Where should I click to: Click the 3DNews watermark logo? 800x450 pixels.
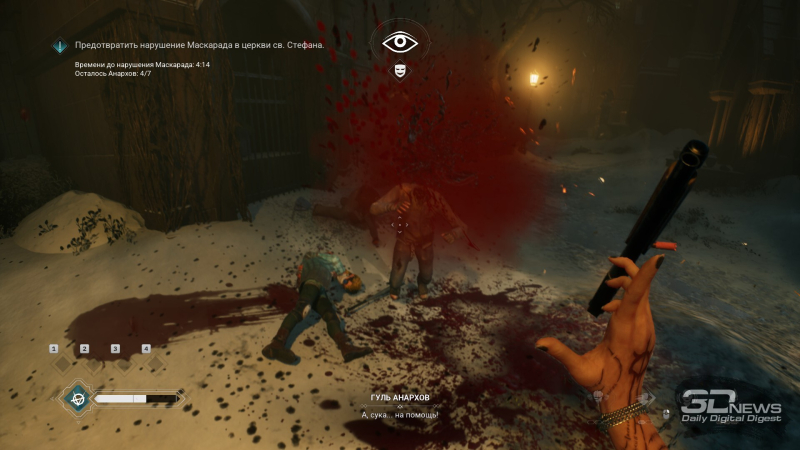point(731,405)
